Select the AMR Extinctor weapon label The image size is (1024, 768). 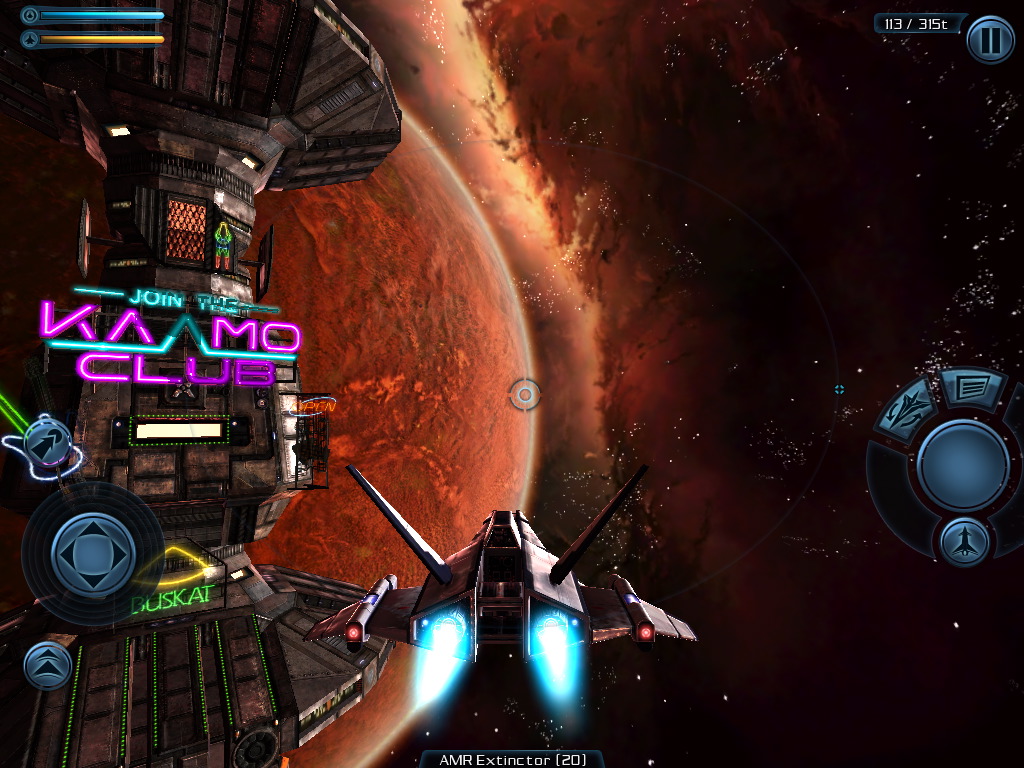(x=512, y=759)
